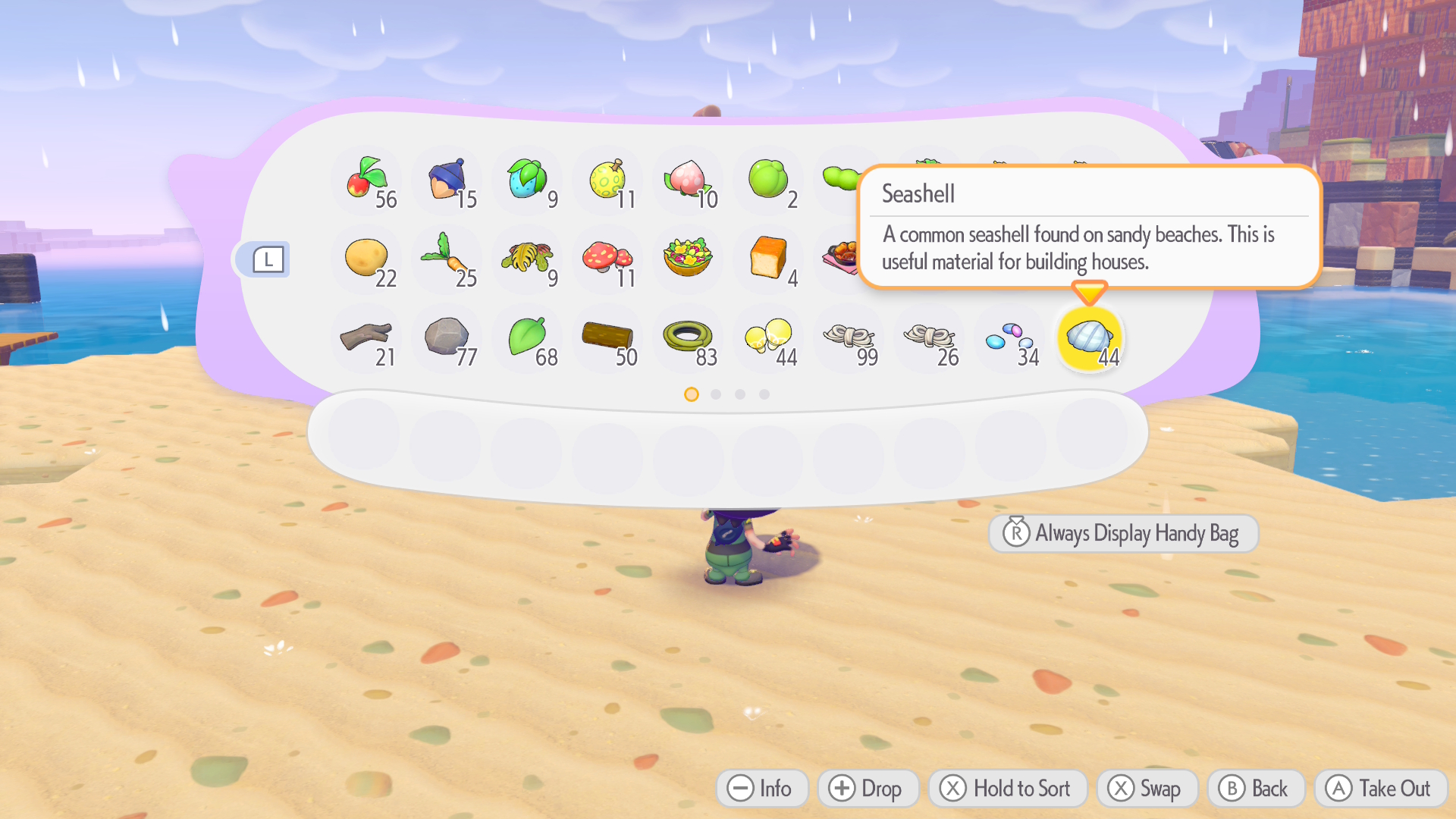The height and width of the screenshot is (819, 1456).
Task: Jump to the fourth inventory page dot
Action: pyautogui.click(x=764, y=394)
